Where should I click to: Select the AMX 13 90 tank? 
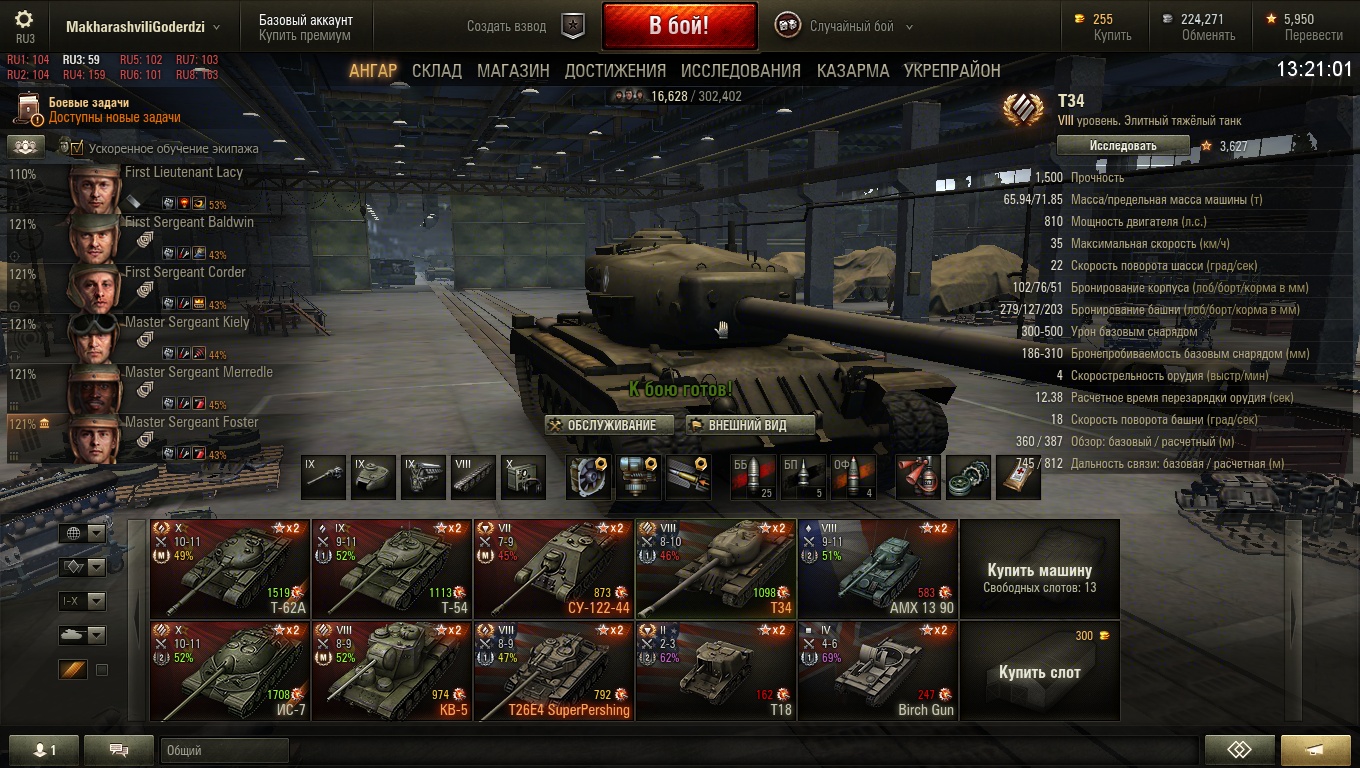[x=878, y=568]
